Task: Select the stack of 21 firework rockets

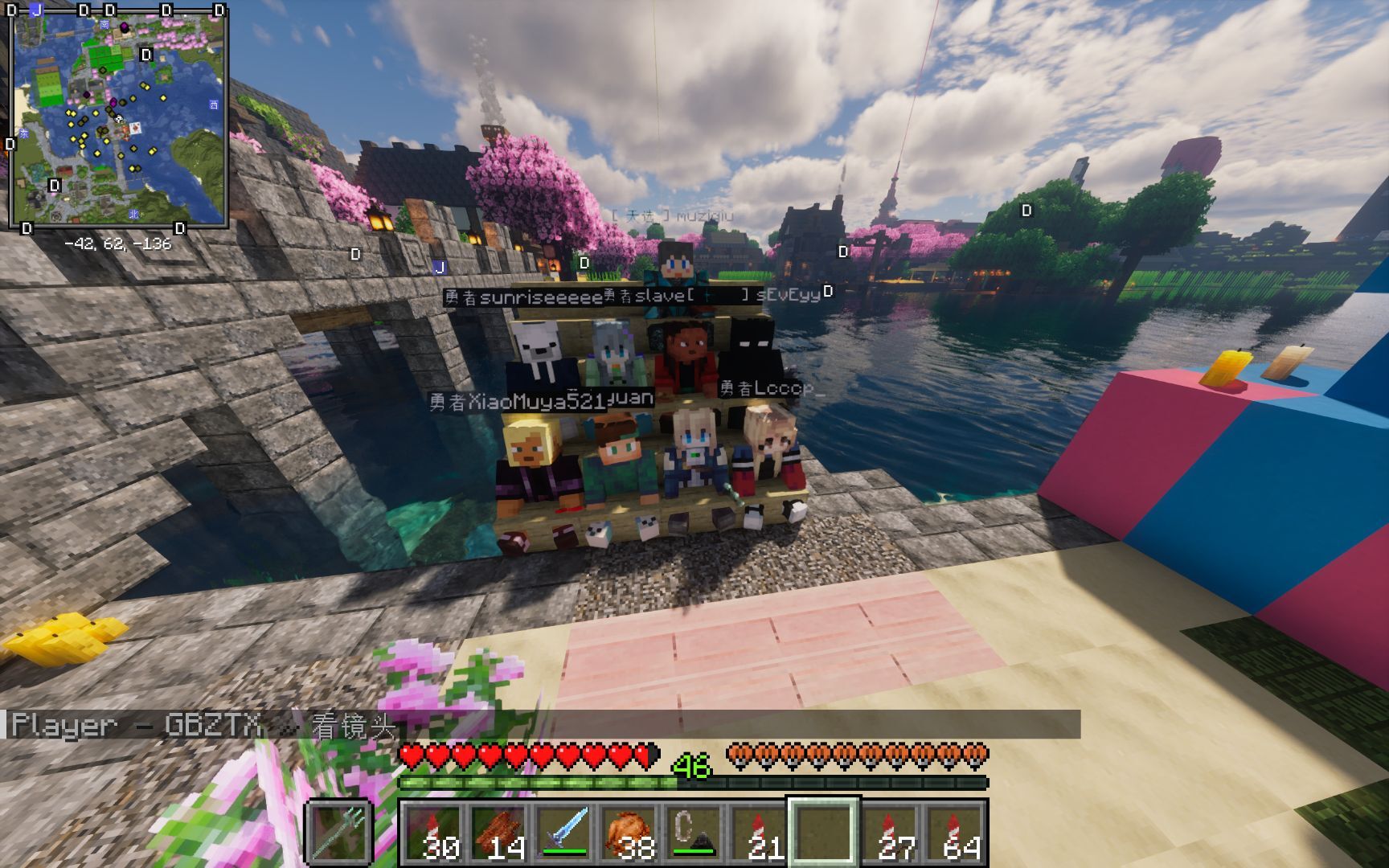Action: 758,833
